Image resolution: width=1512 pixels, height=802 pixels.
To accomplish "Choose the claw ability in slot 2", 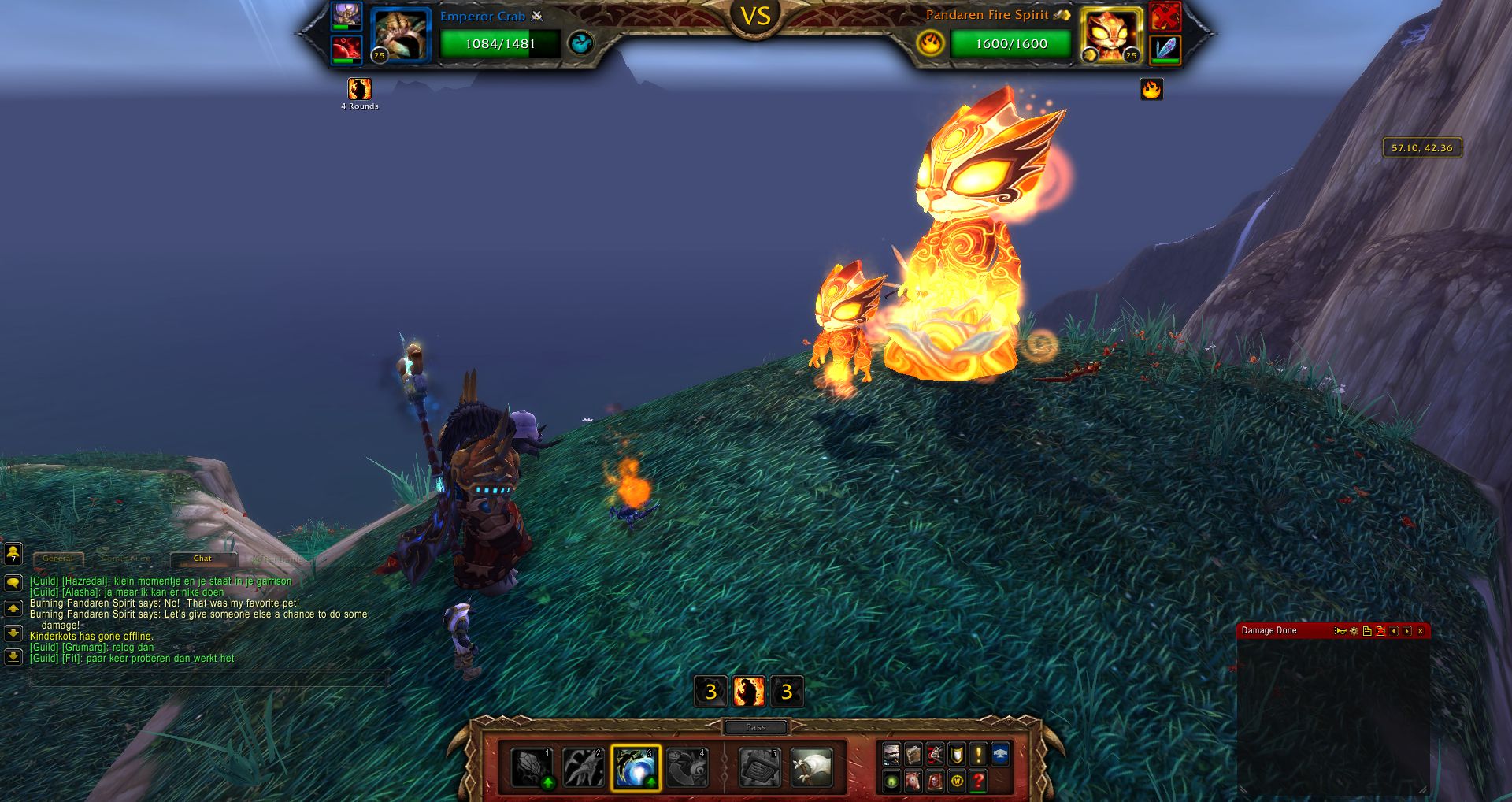I will pos(584,768).
